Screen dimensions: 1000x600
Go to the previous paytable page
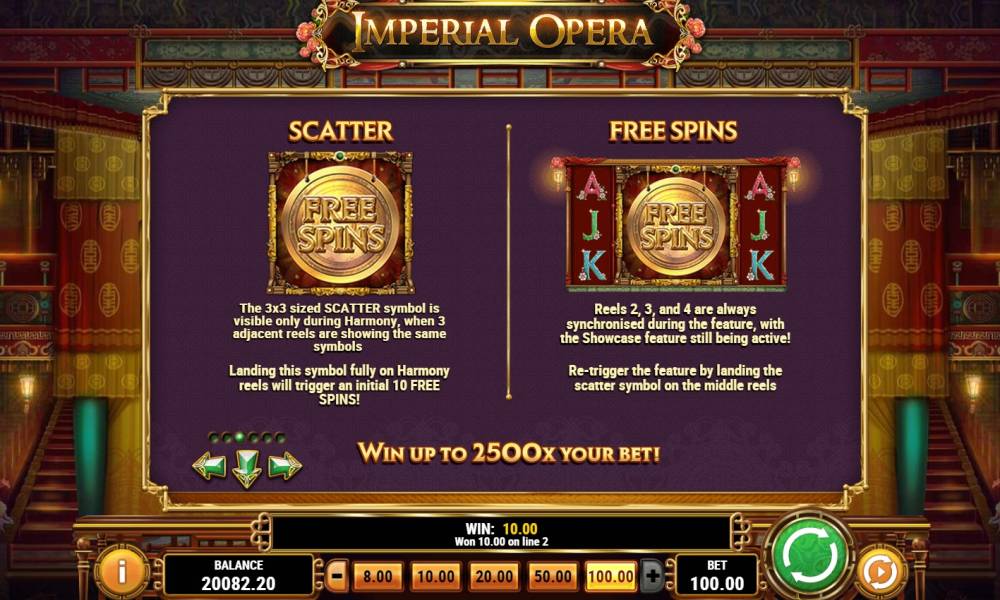tap(209, 466)
